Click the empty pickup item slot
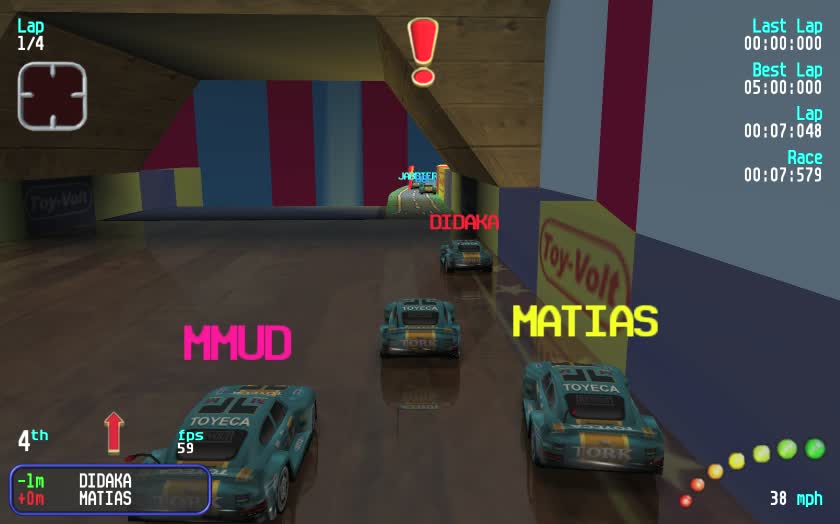 tap(52, 95)
